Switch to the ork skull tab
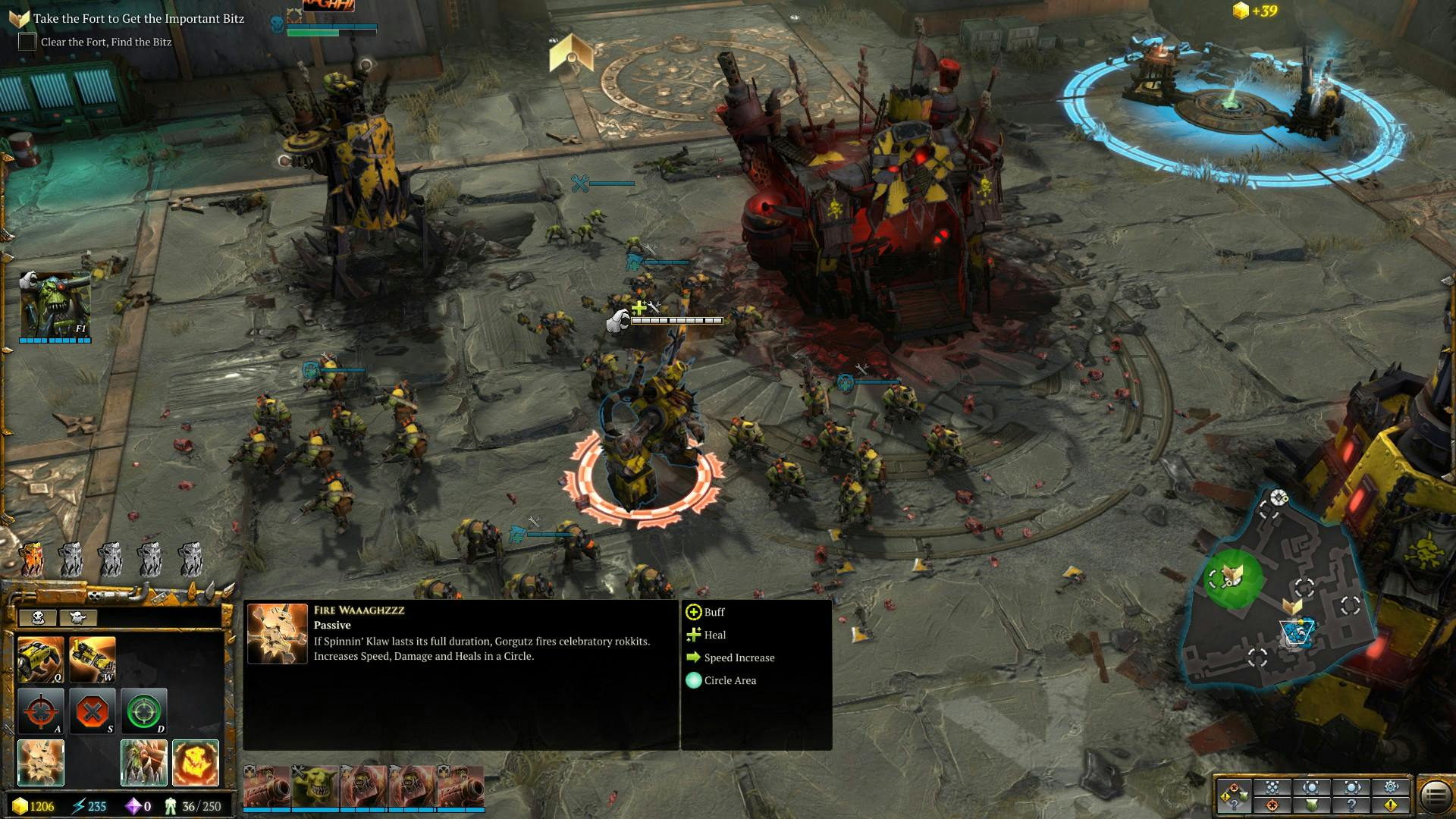 (x=37, y=617)
